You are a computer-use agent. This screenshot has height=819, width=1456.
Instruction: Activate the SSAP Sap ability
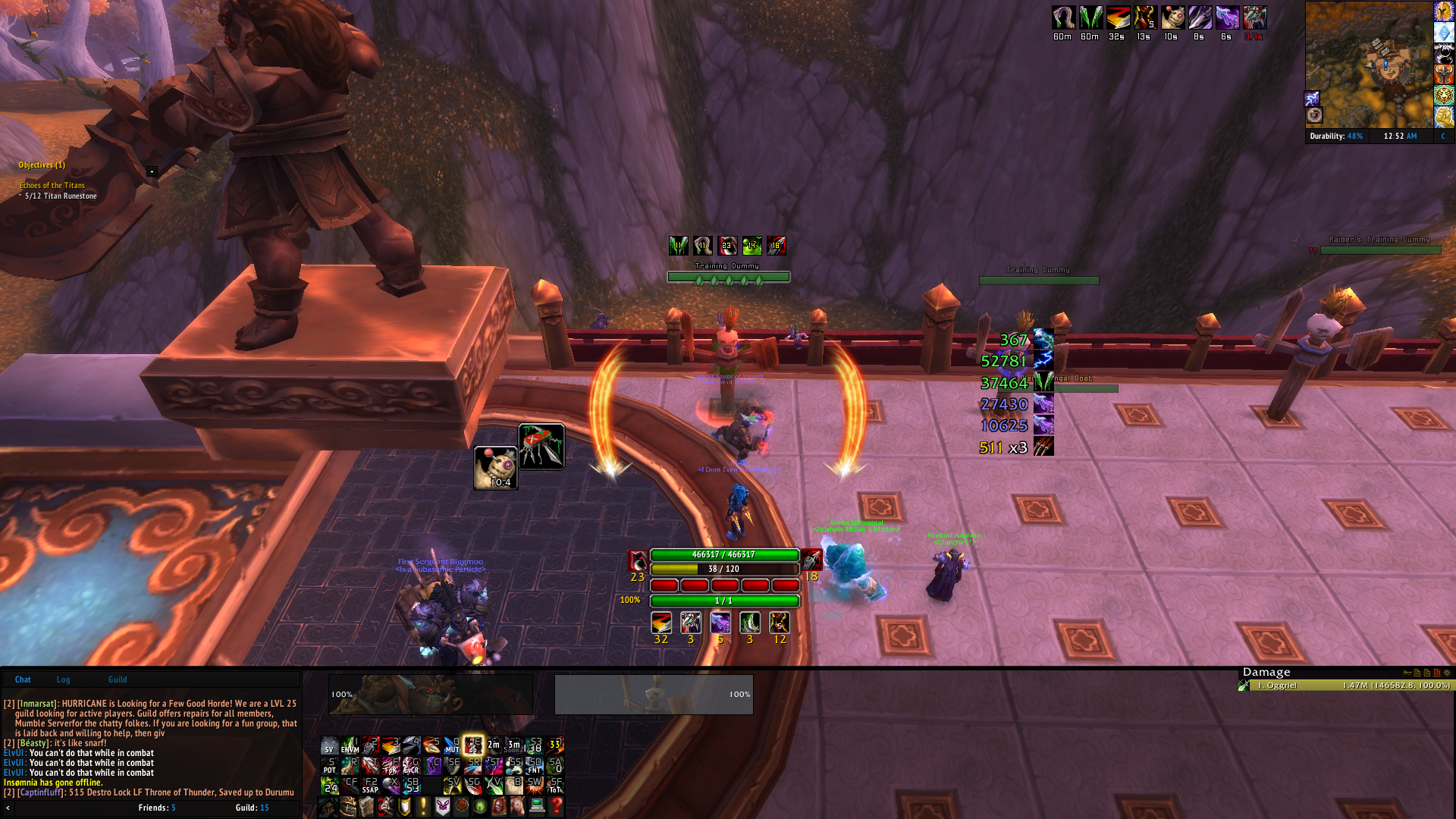point(370,785)
